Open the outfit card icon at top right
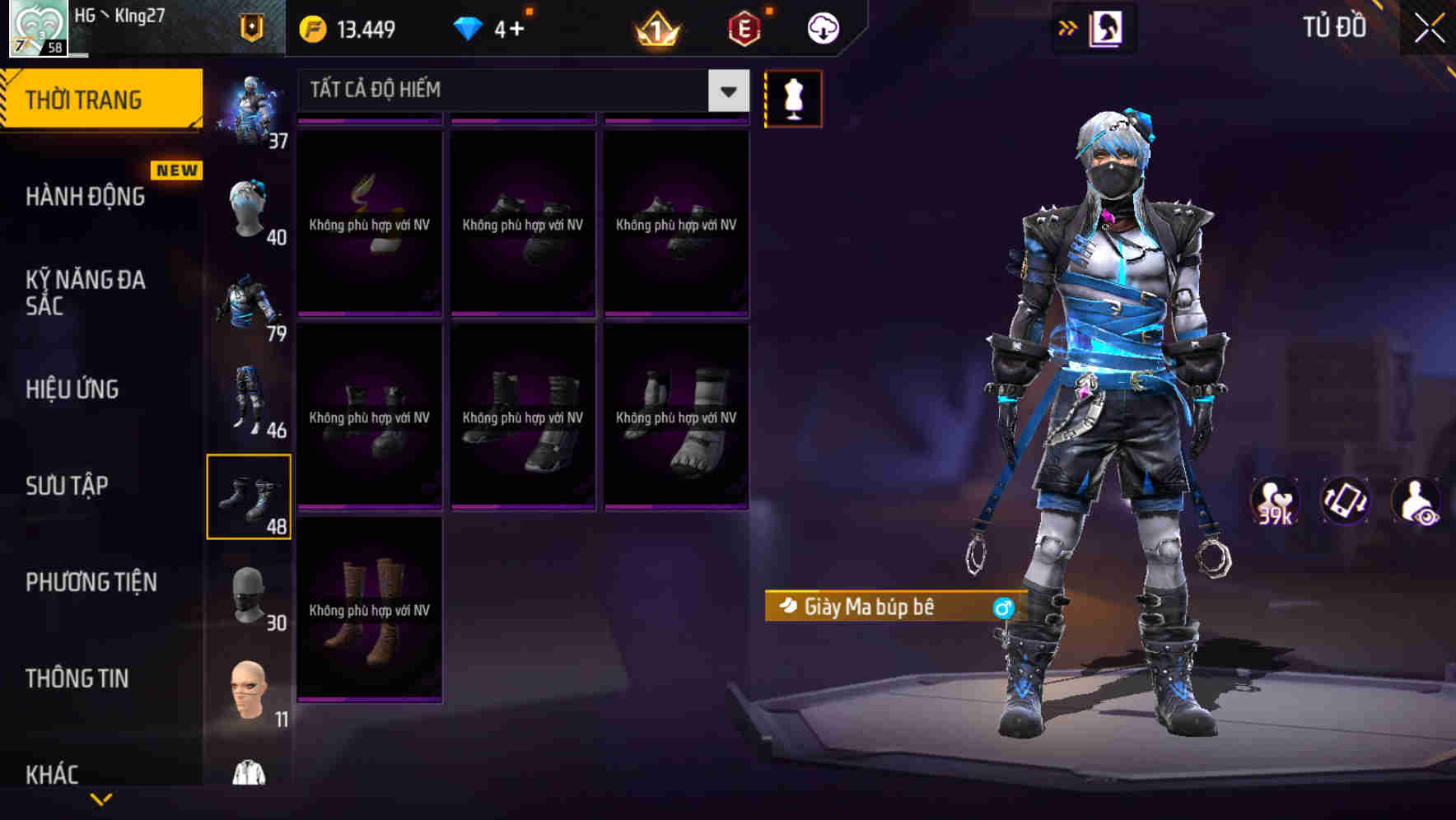1456x820 pixels. (1108, 27)
